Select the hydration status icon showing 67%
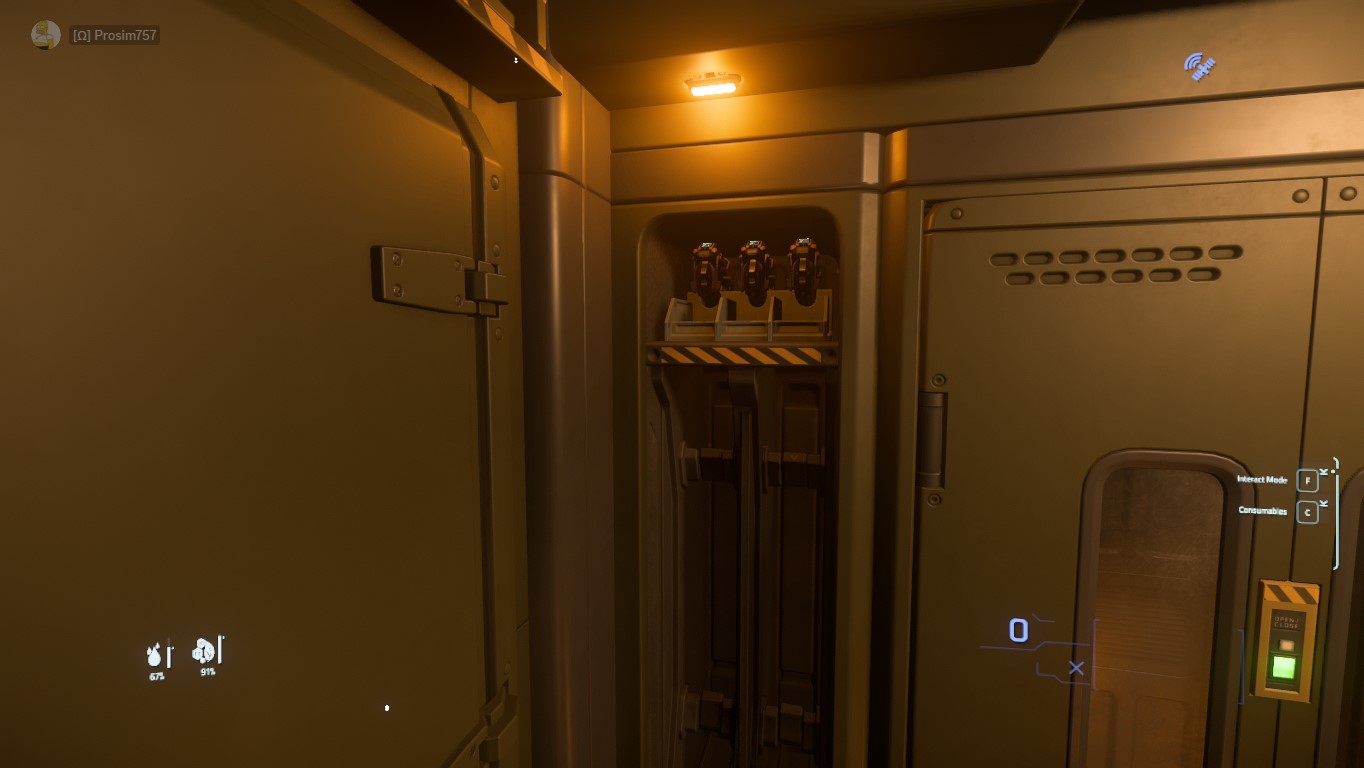The width and height of the screenshot is (1364, 768). [x=154, y=655]
